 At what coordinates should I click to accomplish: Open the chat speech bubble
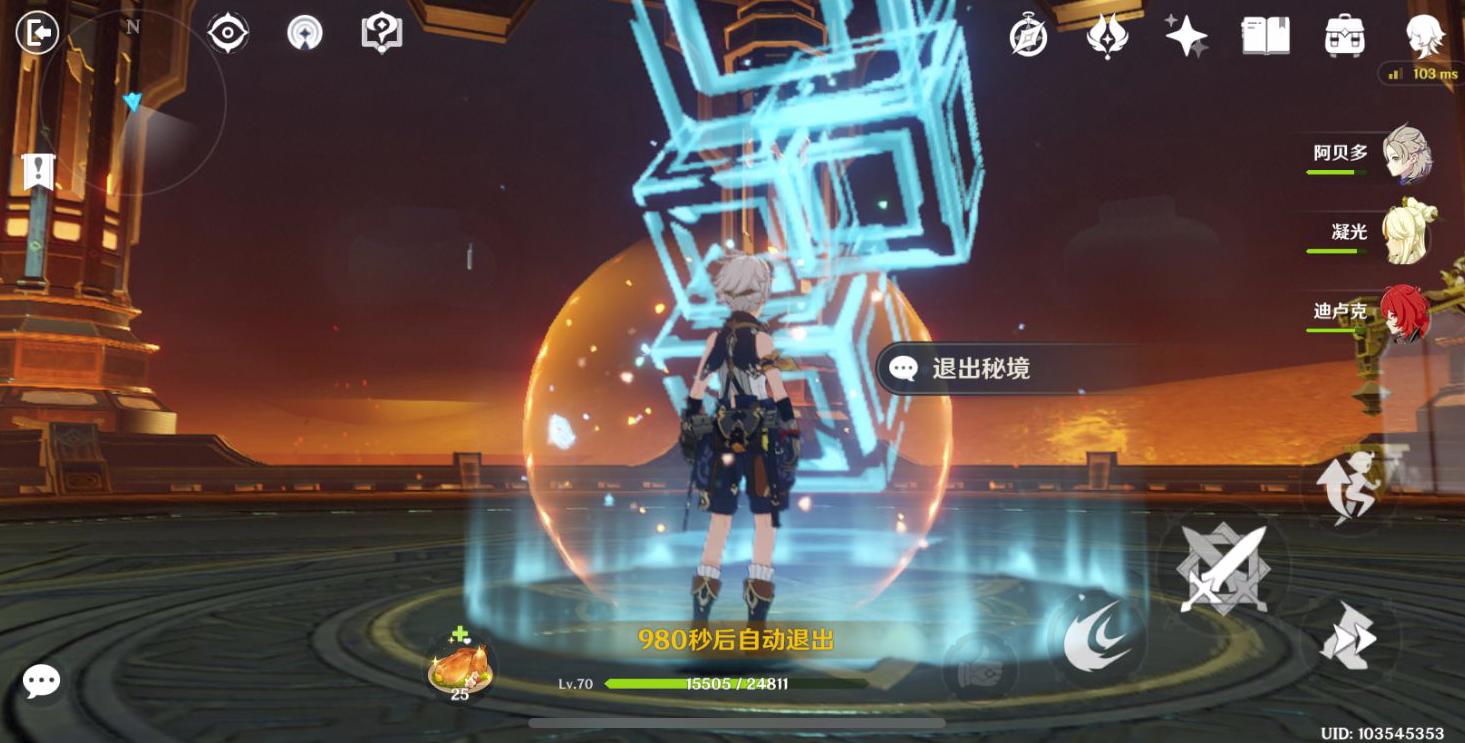click(41, 682)
